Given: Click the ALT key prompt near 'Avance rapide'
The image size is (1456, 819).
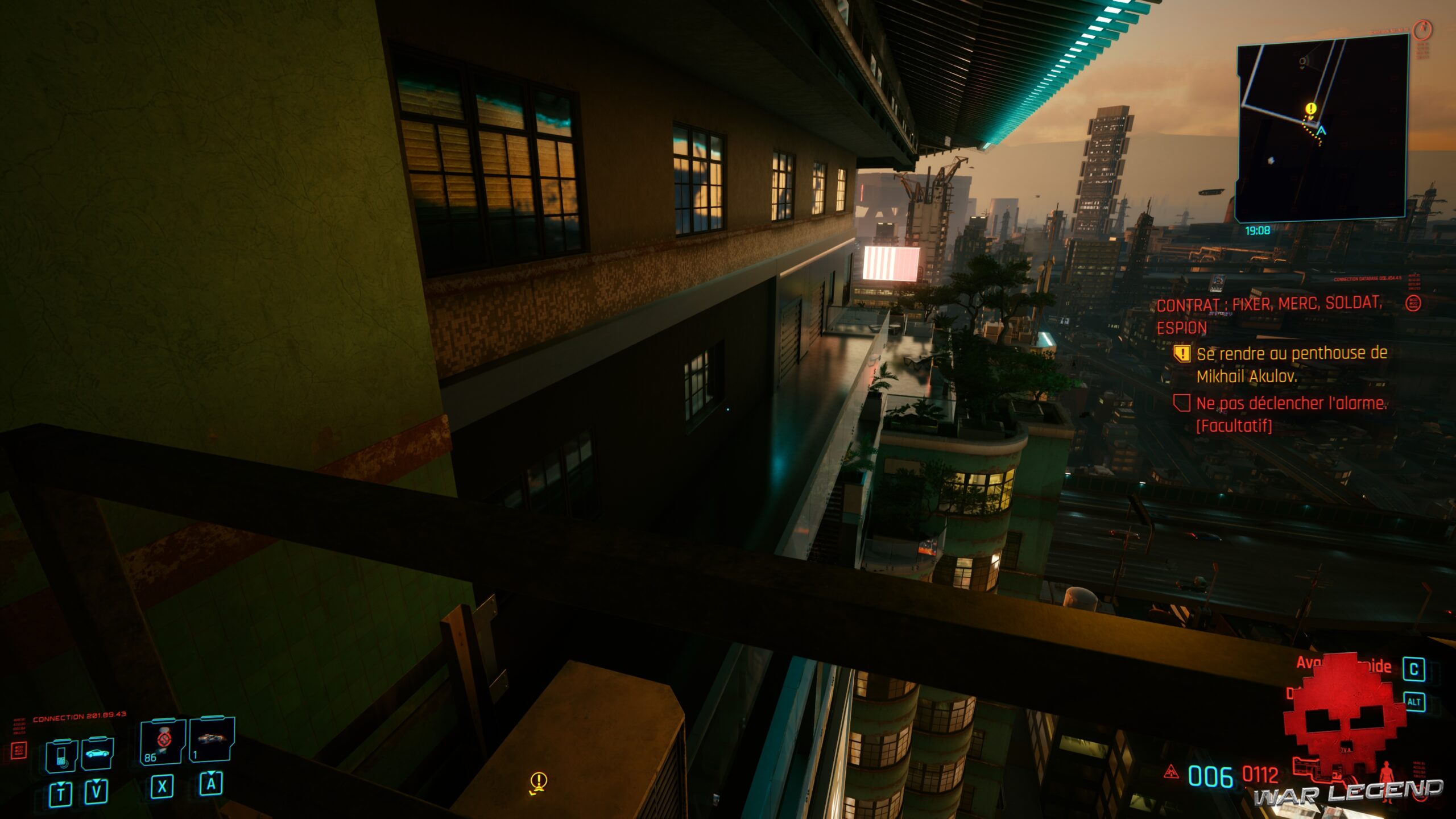Looking at the screenshot, I should pyautogui.click(x=1415, y=701).
